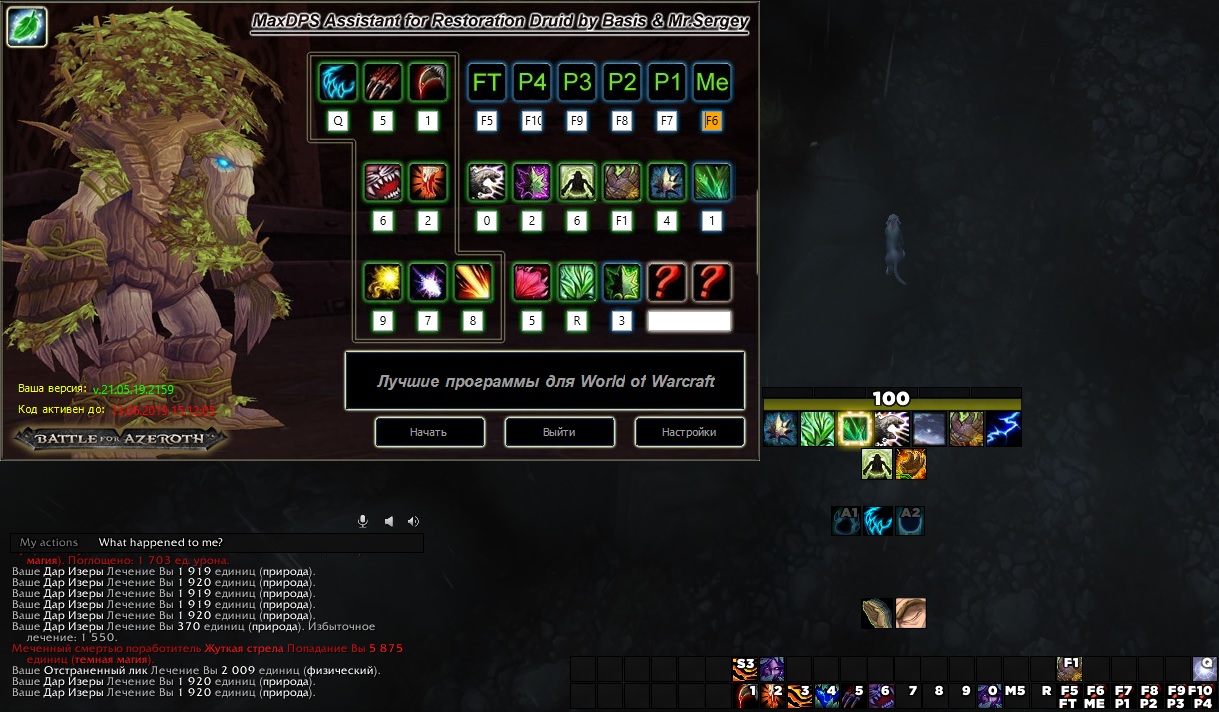Switch to the "What happened to me?" tab
The height and width of the screenshot is (712, 1219).
coord(160,542)
